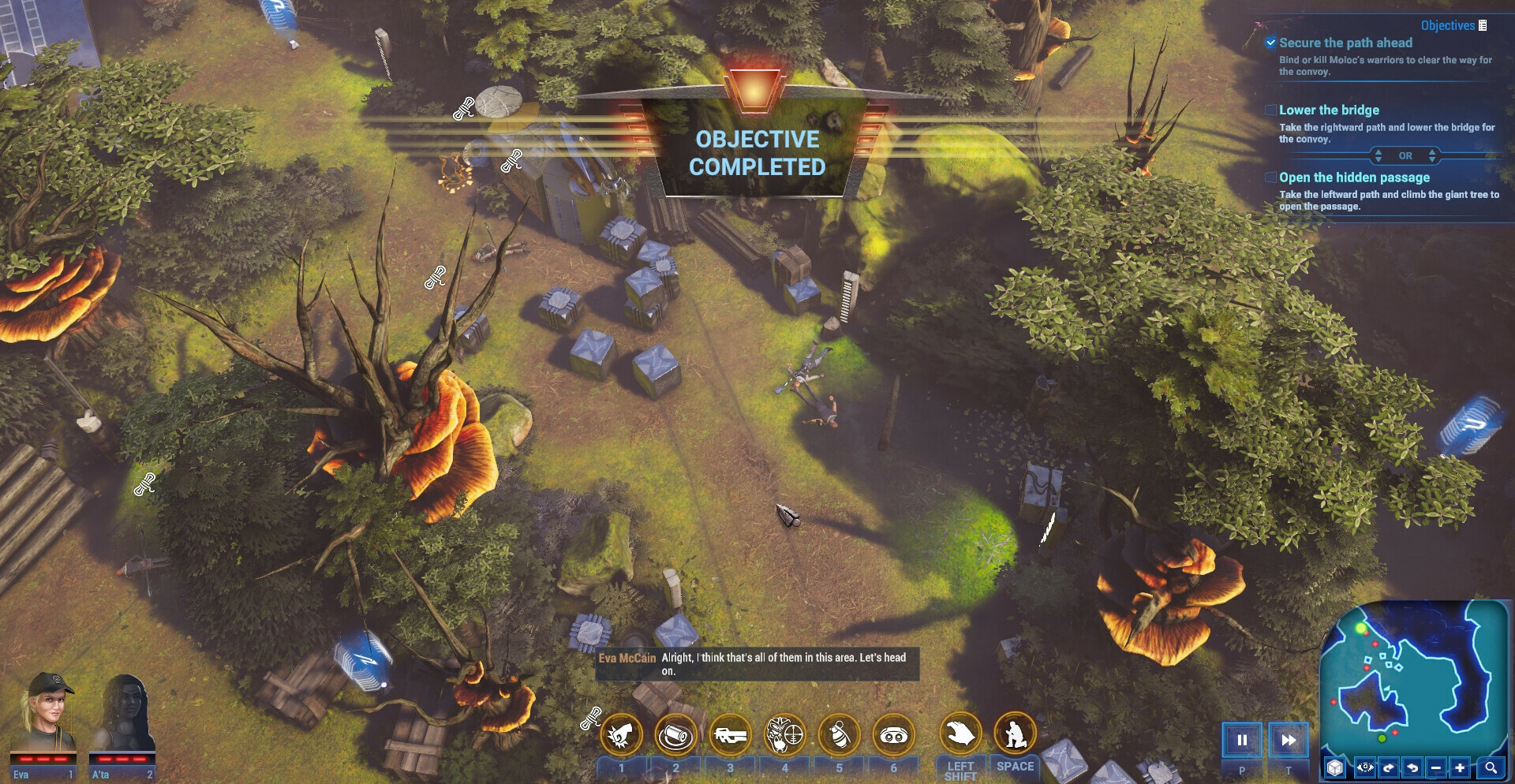Click the fast-forward button
1515x784 pixels.
tap(1289, 740)
